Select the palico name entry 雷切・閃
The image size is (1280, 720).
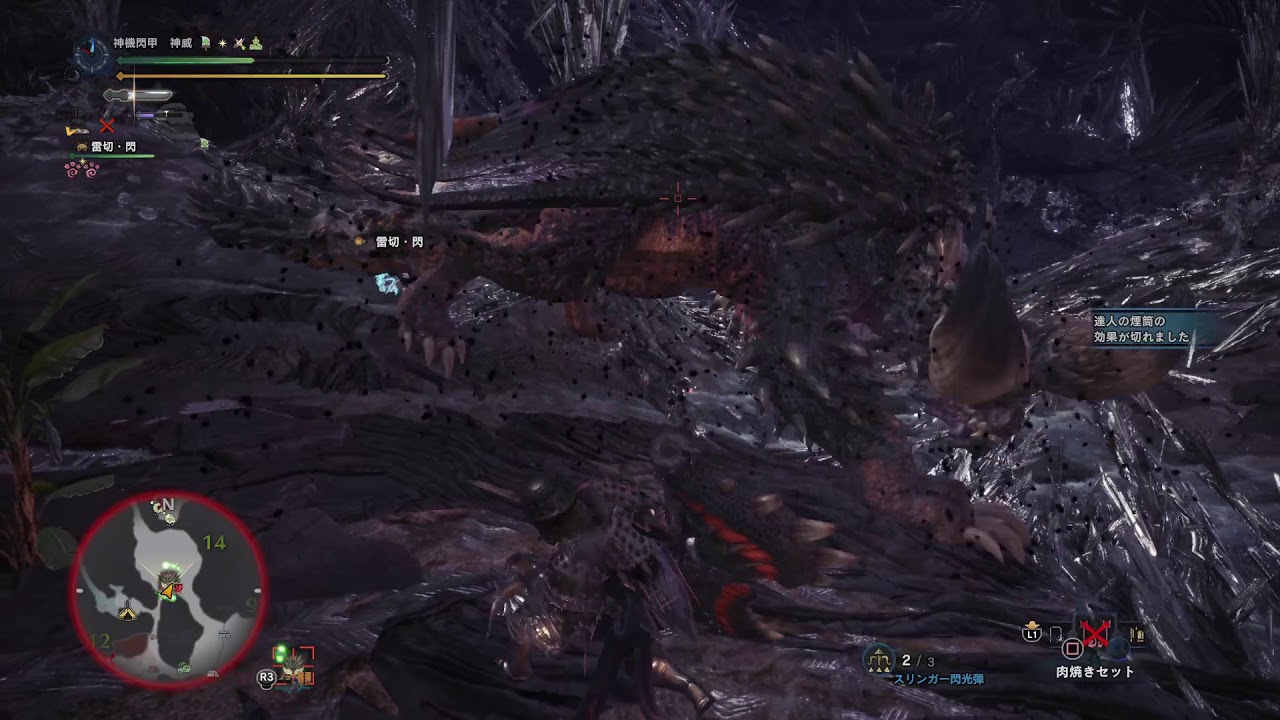click(x=112, y=147)
